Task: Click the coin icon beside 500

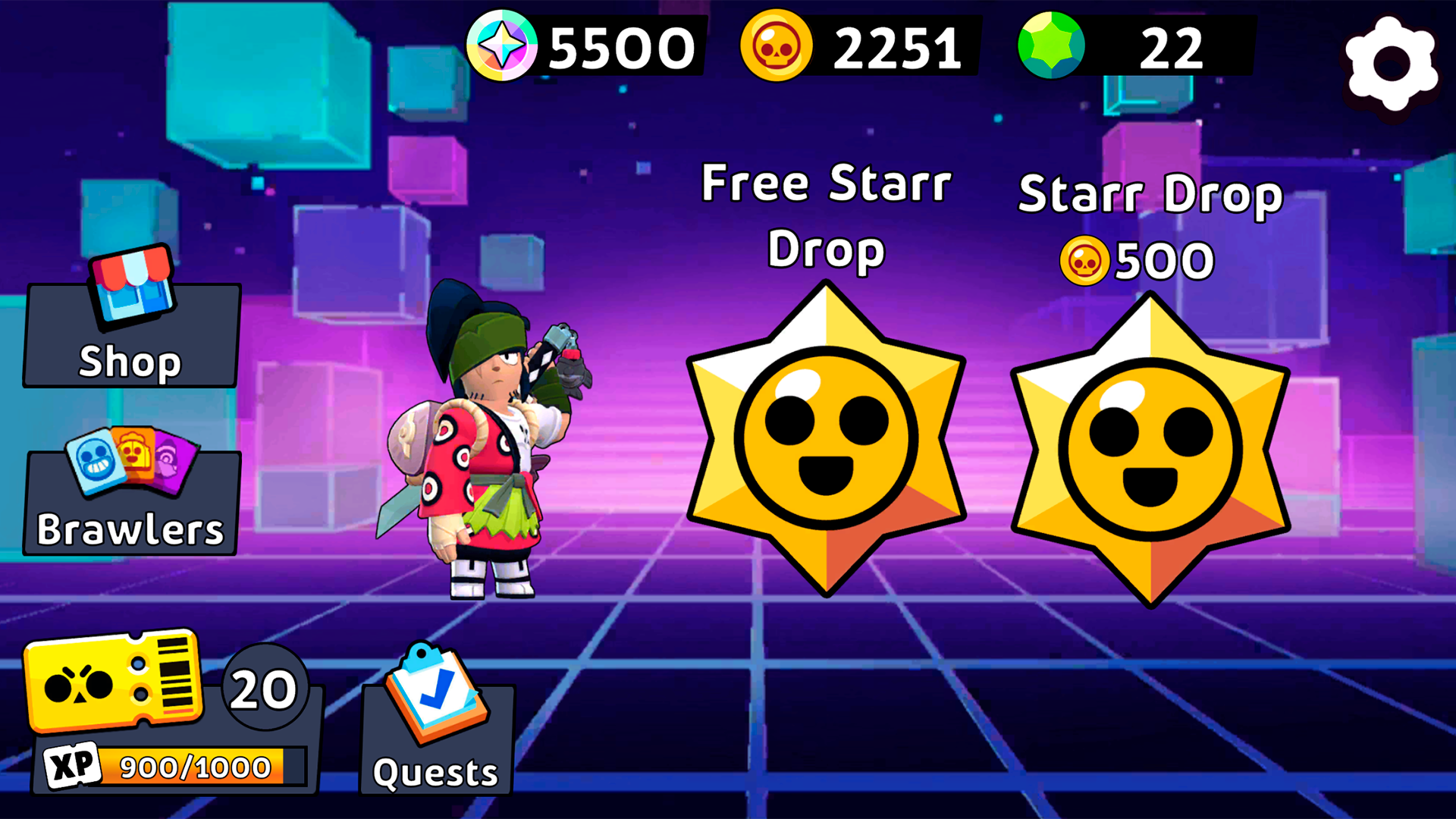Action: (1084, 259)
